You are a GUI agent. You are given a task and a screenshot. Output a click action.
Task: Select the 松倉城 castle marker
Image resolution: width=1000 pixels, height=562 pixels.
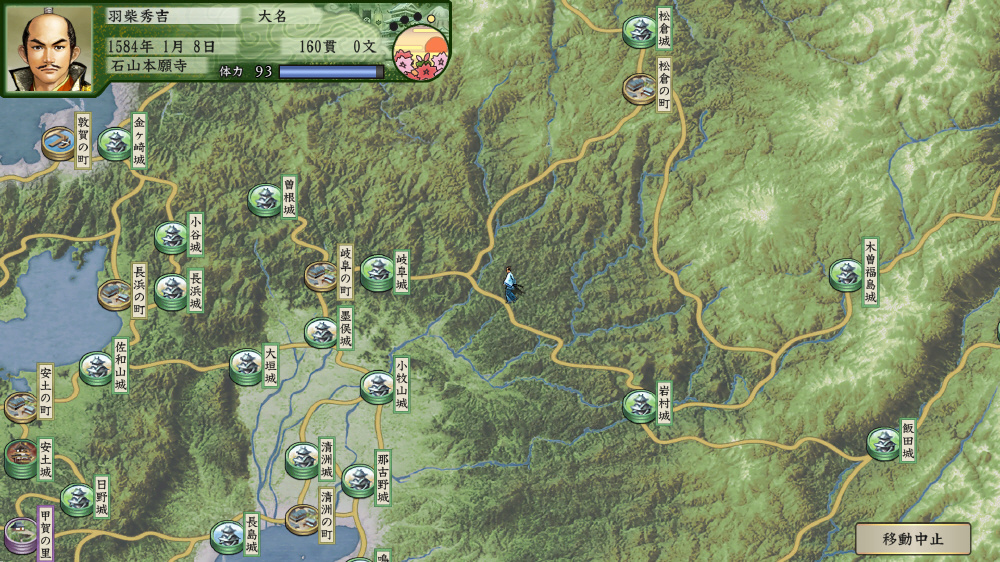coord(639,31)
